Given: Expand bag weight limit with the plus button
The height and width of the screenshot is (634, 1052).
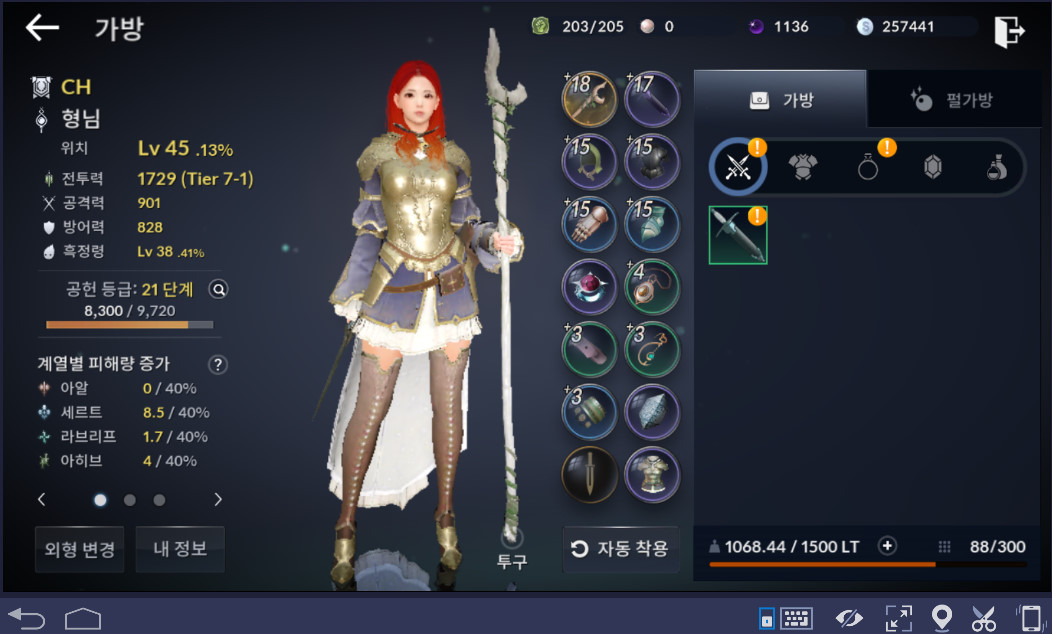Looking at the screenshot, I should (x=887, y=546).
